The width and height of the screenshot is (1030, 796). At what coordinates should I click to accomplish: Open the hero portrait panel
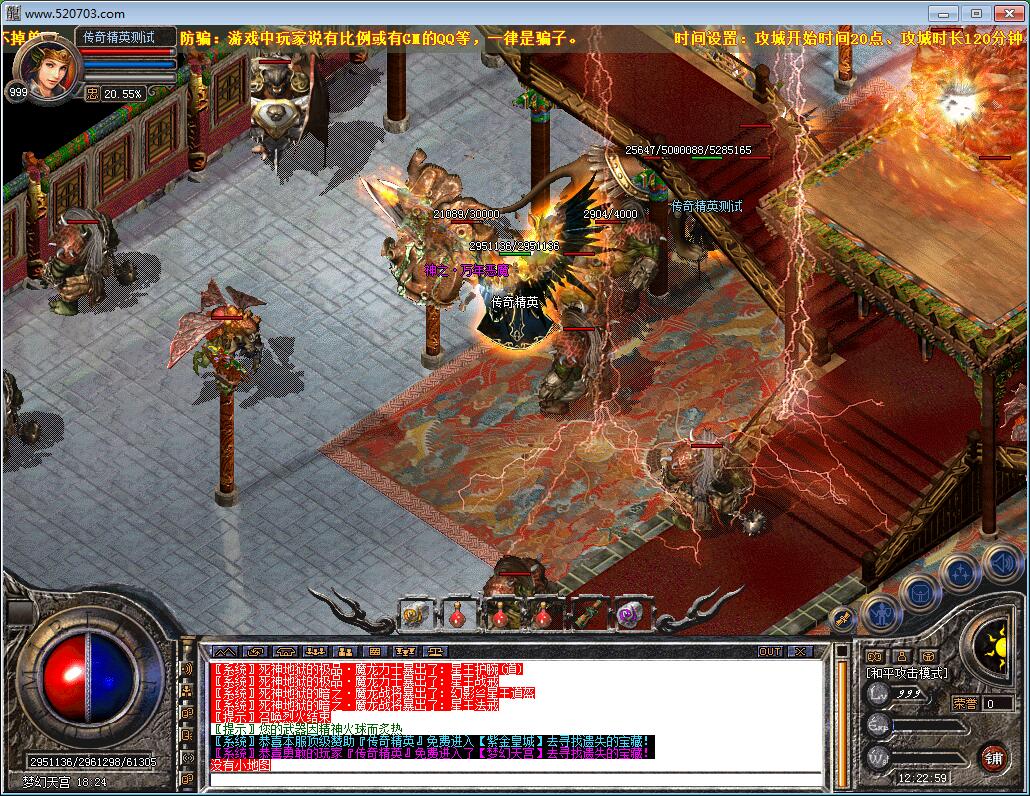click(x=44, y=67)
